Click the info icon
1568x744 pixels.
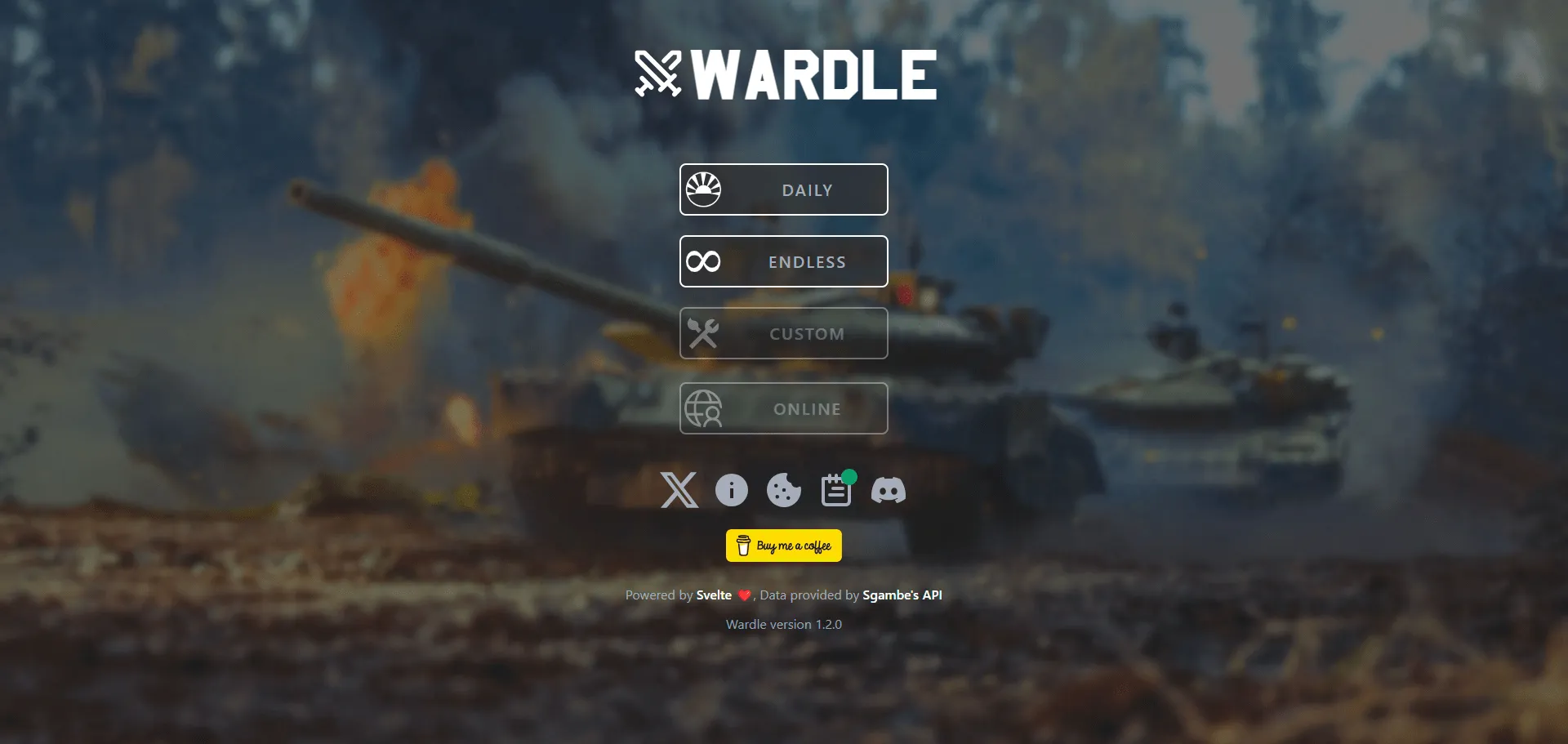click(731, 490)
